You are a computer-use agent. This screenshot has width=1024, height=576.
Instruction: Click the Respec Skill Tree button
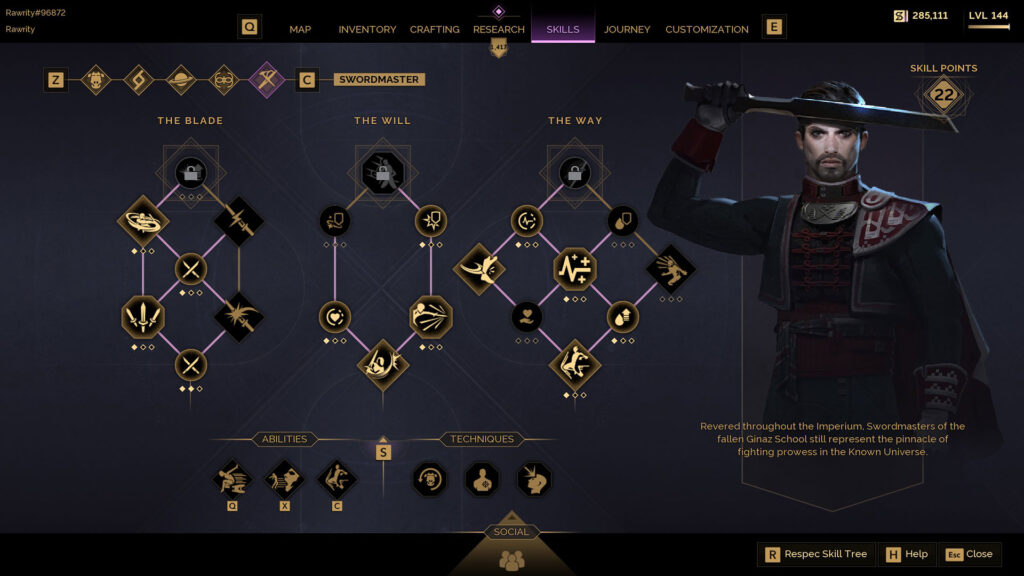816,554
